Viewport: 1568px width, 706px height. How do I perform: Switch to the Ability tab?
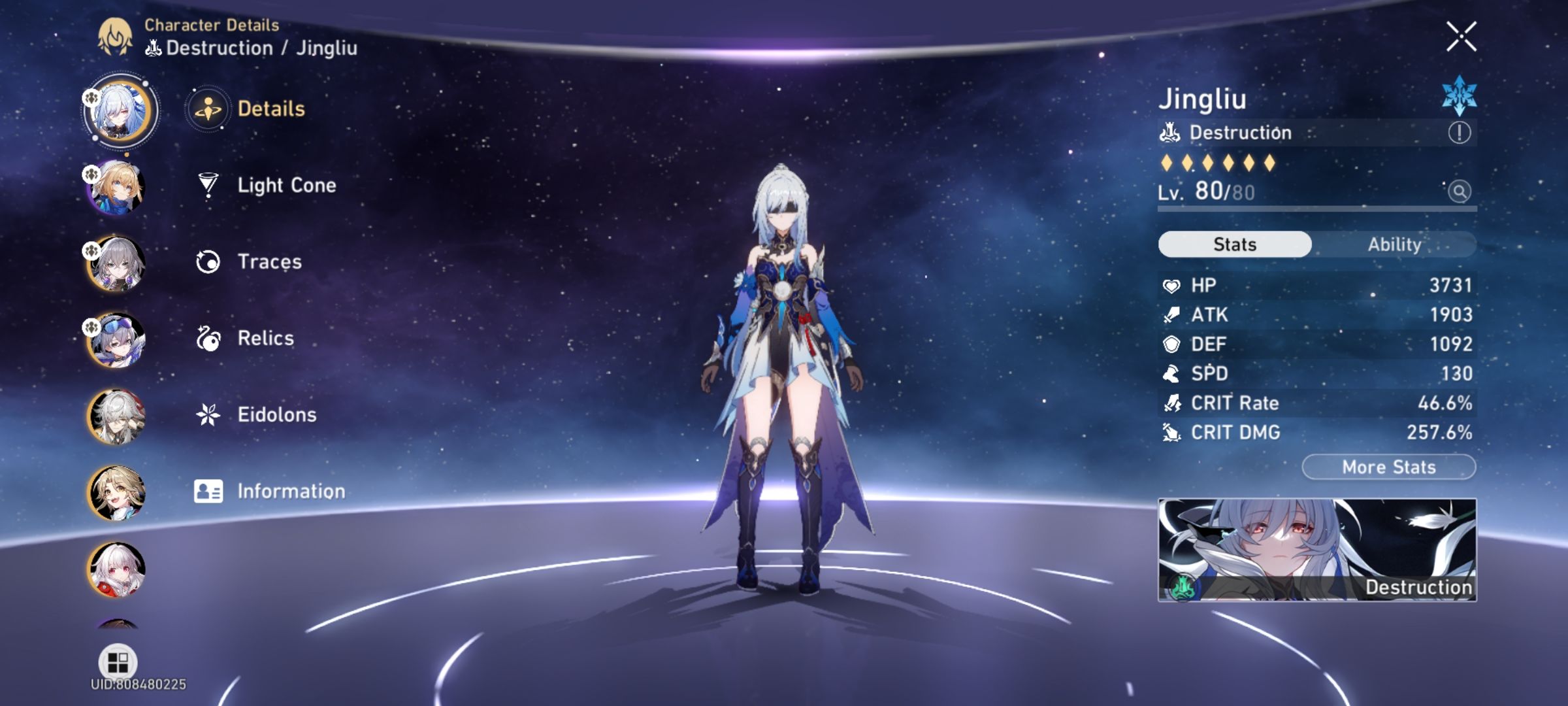1396,244
